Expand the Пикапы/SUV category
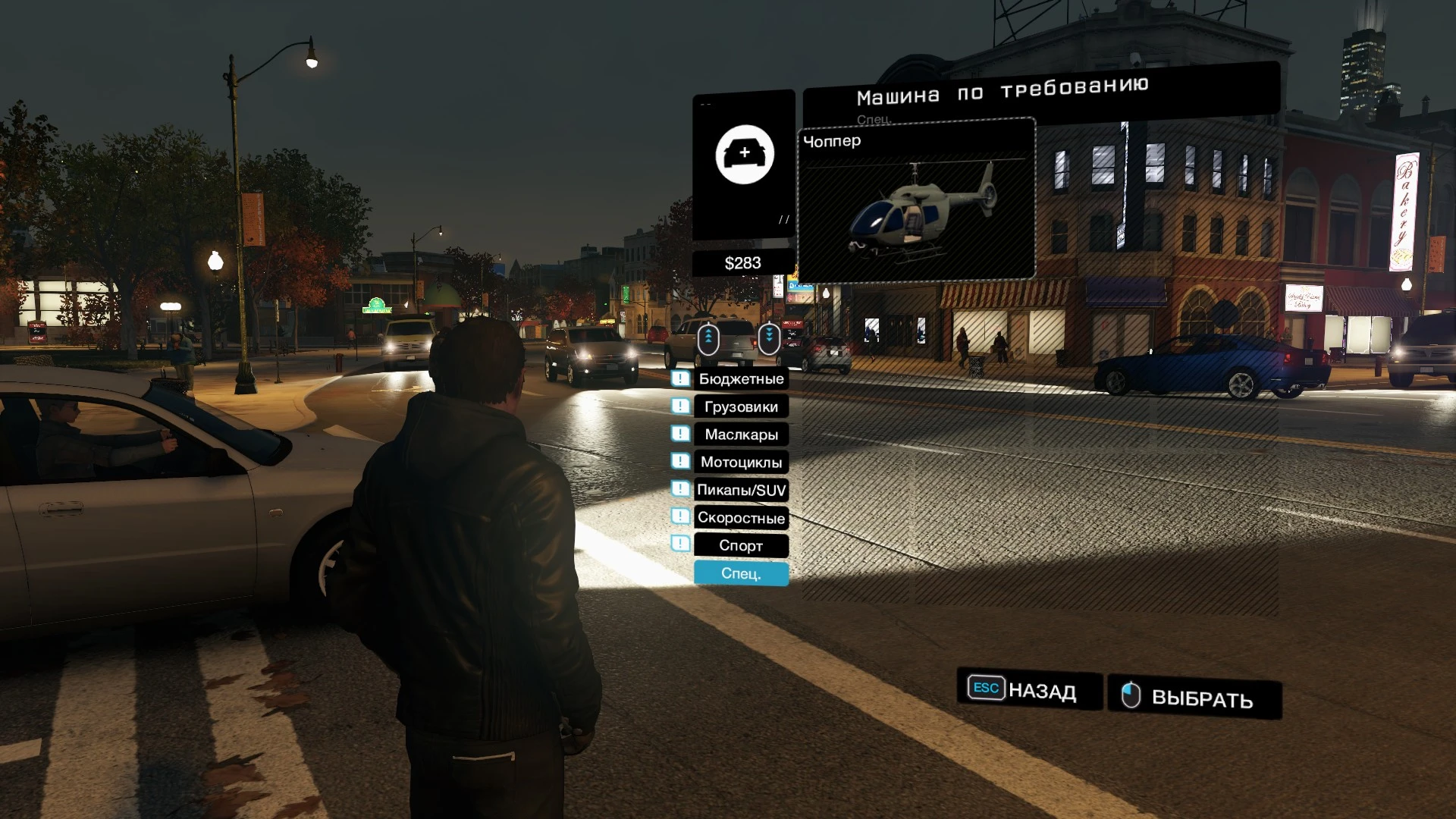The width and height of the screenshot is (1456, 819). click(740, 490)
